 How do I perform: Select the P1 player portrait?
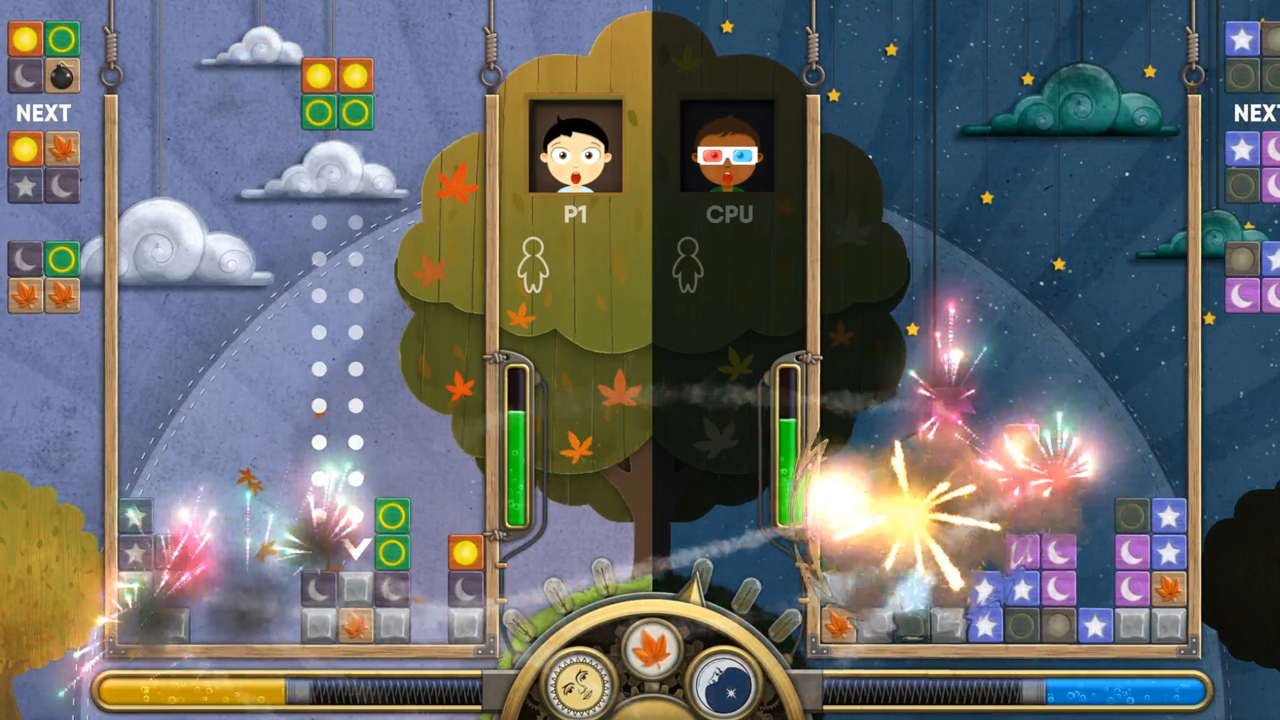575,147
